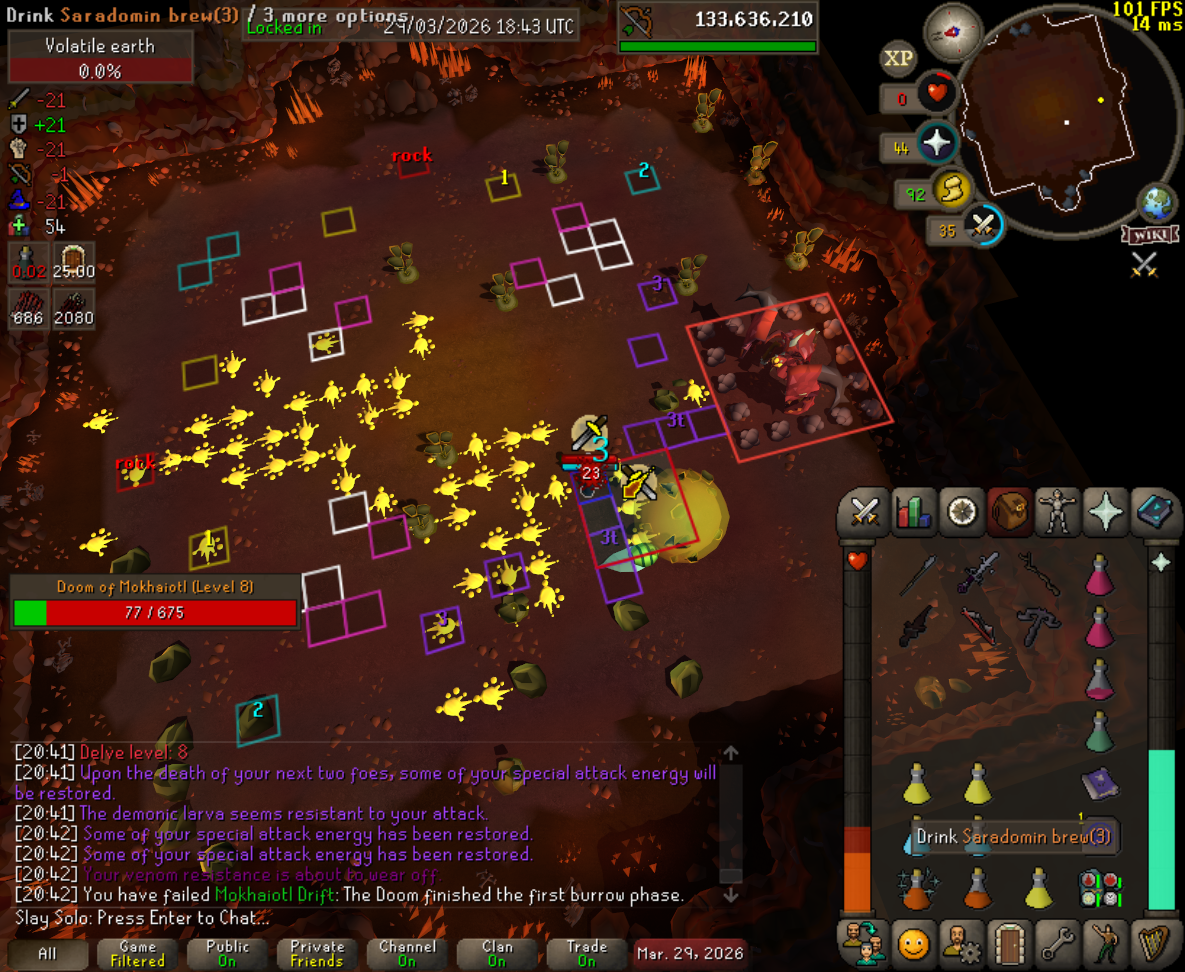This screenshot has height=972, width=1185.
Task: Select the Game chat filter tab
Action: [x=137, y=953]
